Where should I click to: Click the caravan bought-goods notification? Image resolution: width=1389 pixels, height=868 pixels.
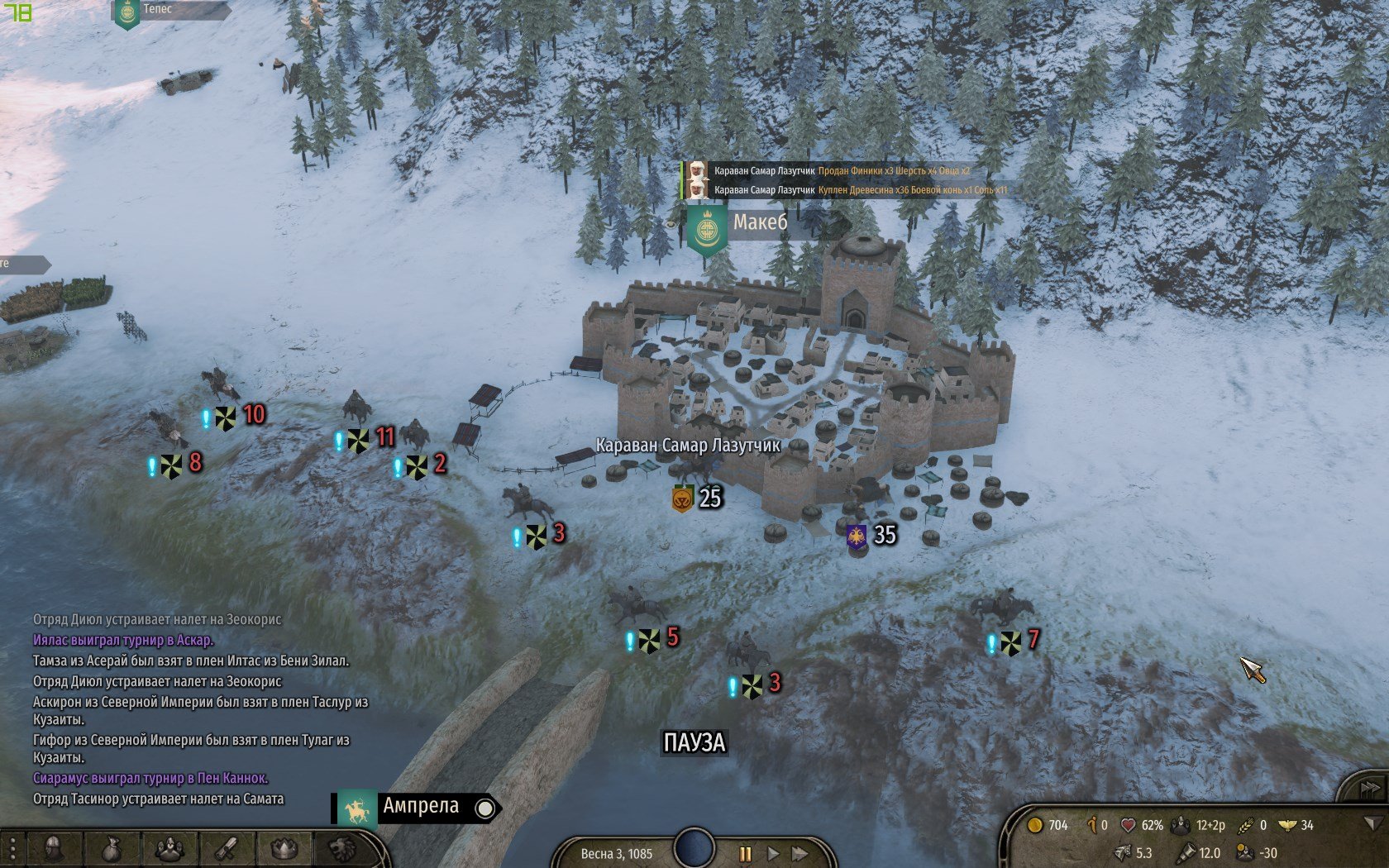860,190
